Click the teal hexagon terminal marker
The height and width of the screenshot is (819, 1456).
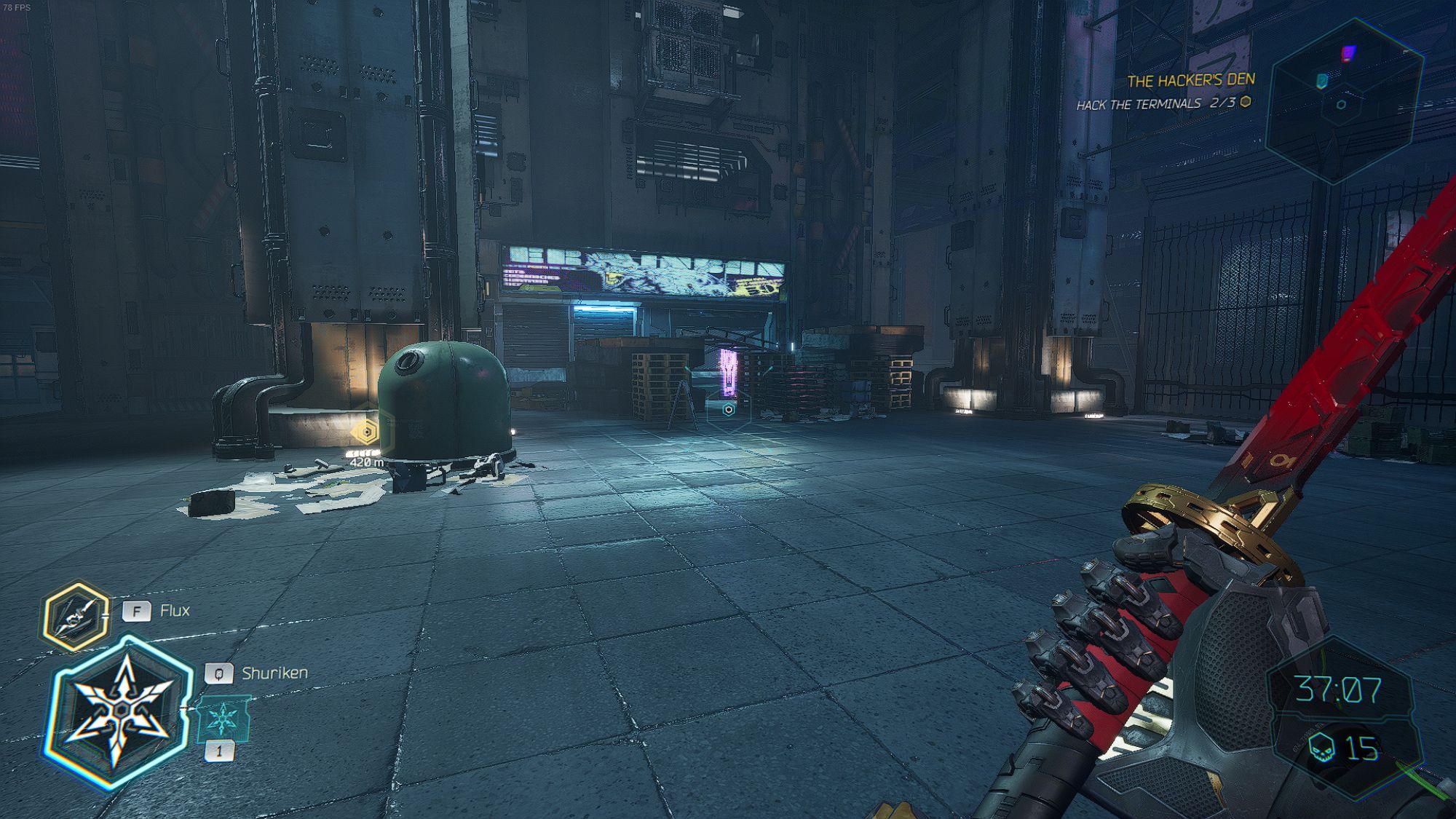pos(728,410)
